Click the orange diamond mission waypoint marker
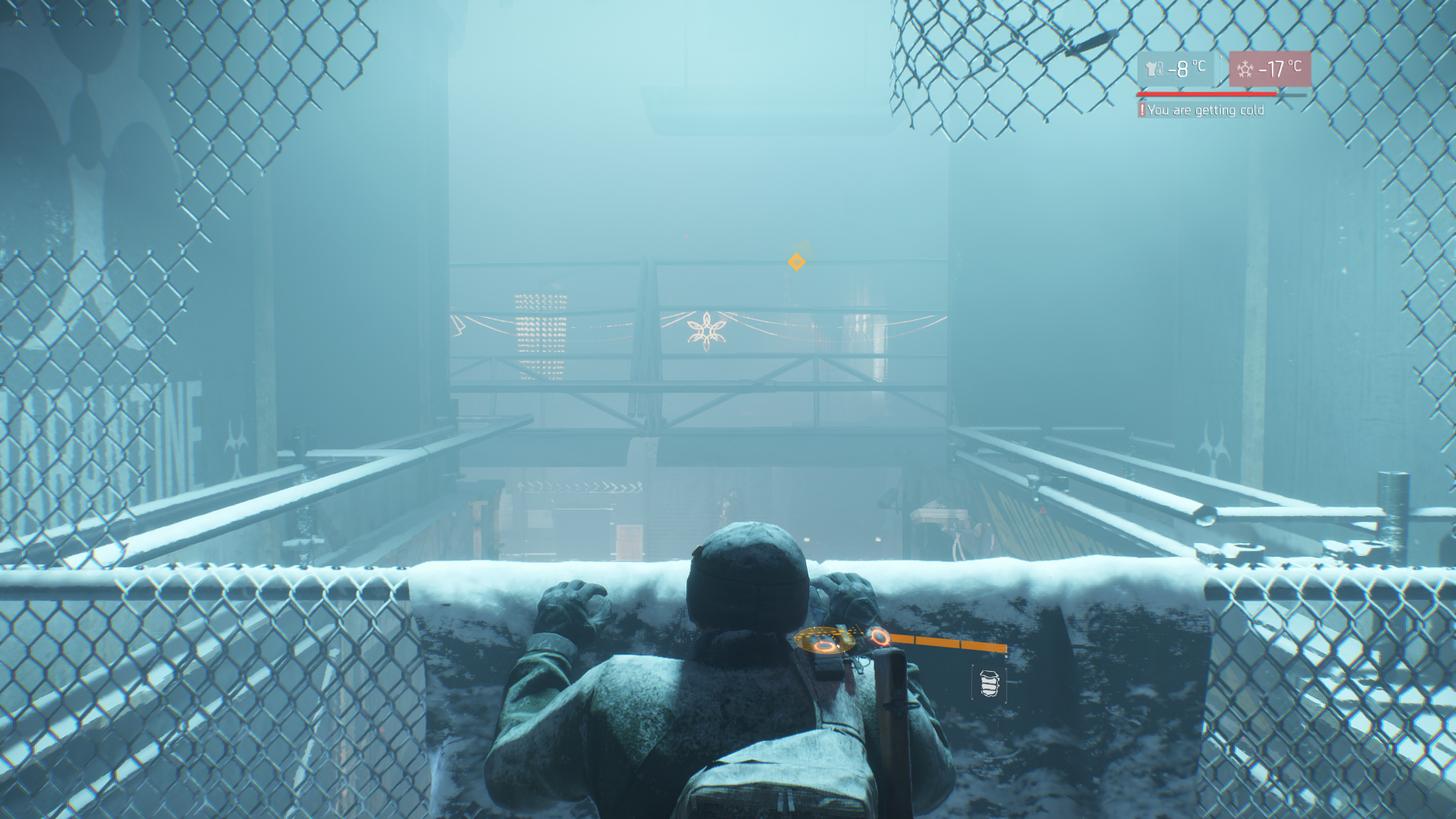 click(x=795, y=261)
